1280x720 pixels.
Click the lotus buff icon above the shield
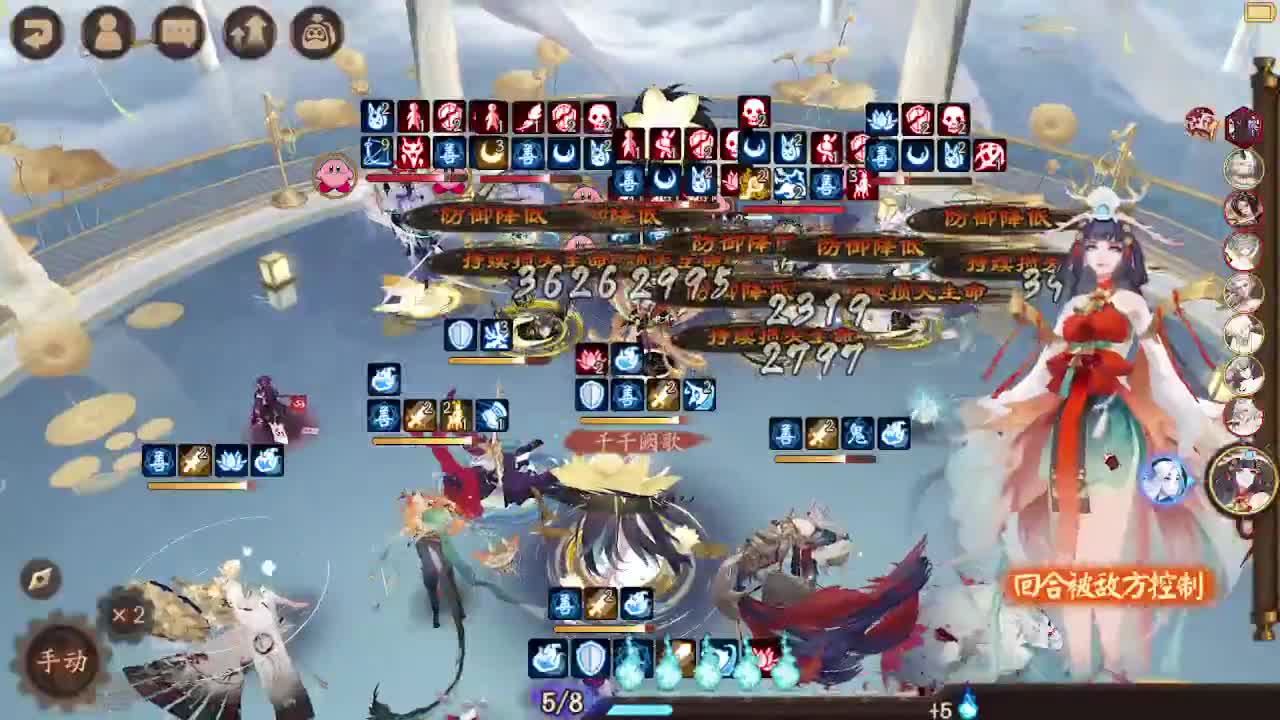coord(590,358)
